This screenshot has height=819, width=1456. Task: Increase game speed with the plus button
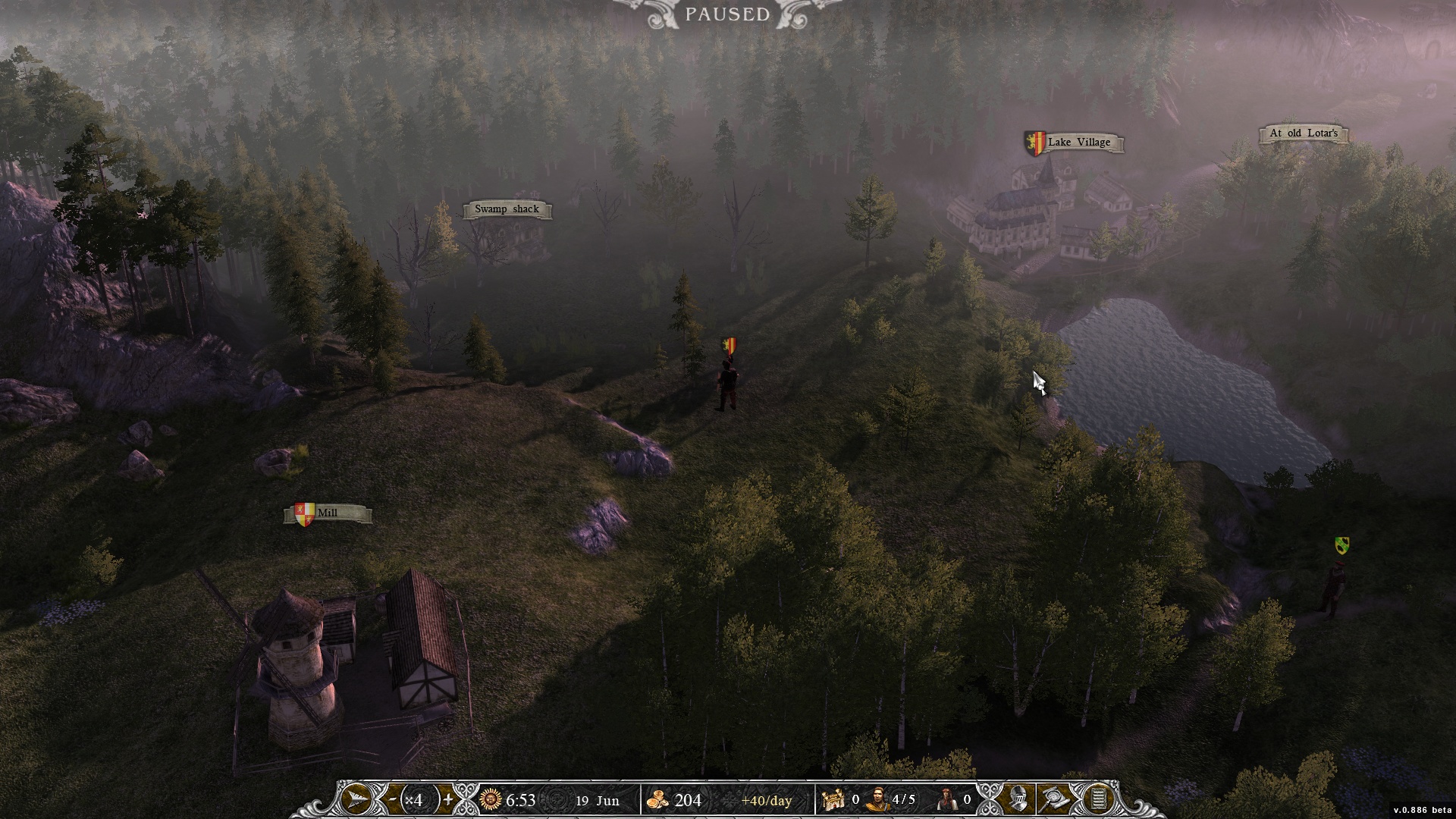(x=448, y=799)
